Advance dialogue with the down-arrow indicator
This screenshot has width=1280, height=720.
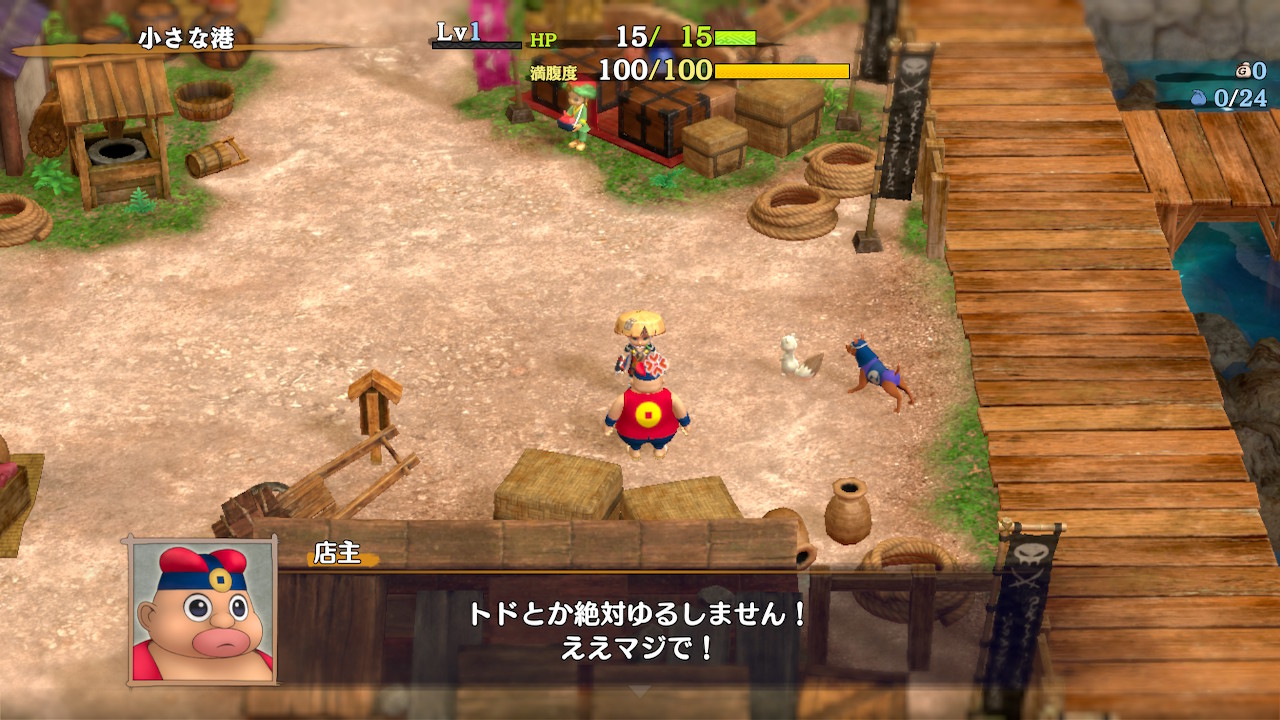pos(639,691)
